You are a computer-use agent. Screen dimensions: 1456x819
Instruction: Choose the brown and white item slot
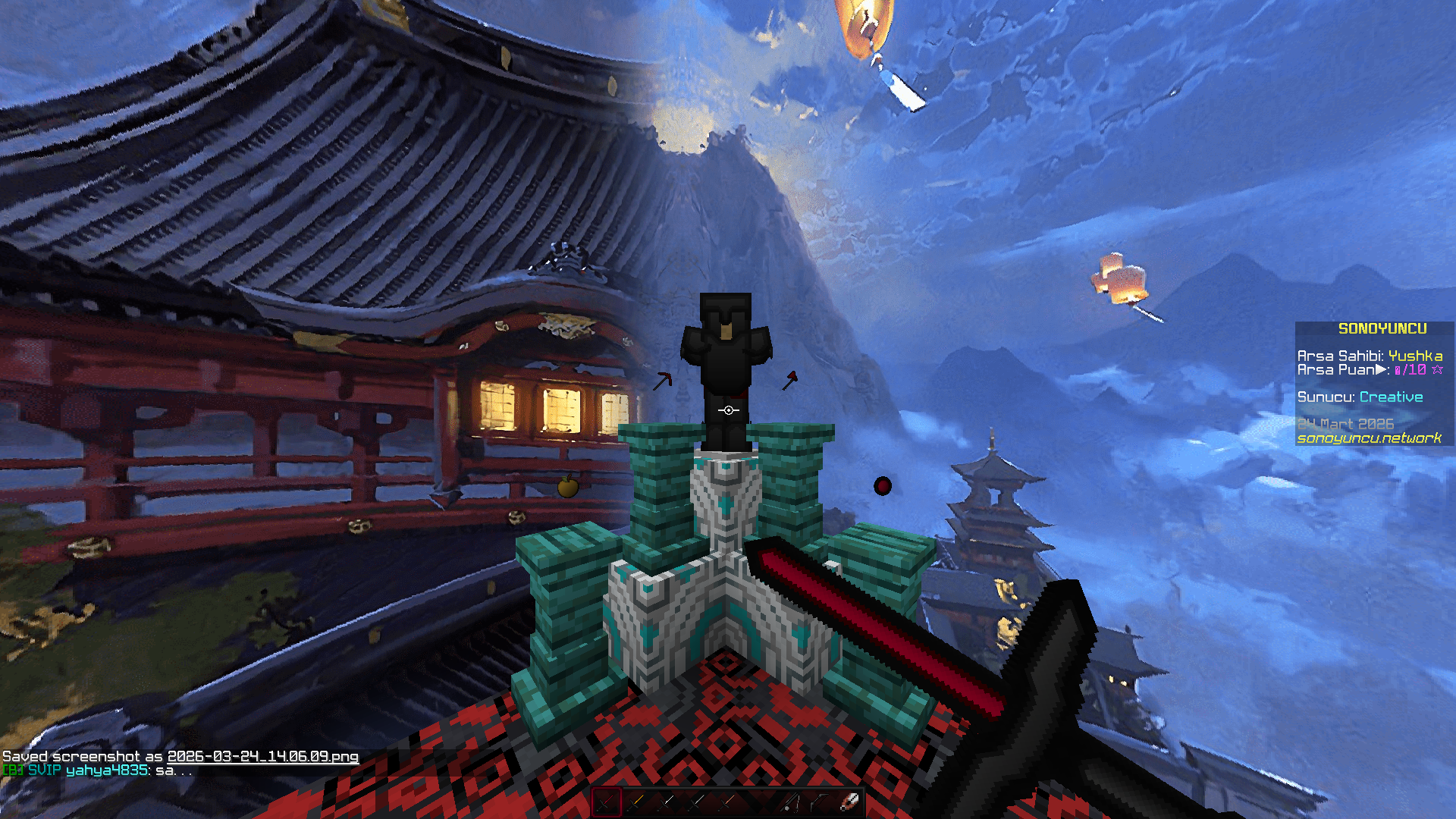849,802
